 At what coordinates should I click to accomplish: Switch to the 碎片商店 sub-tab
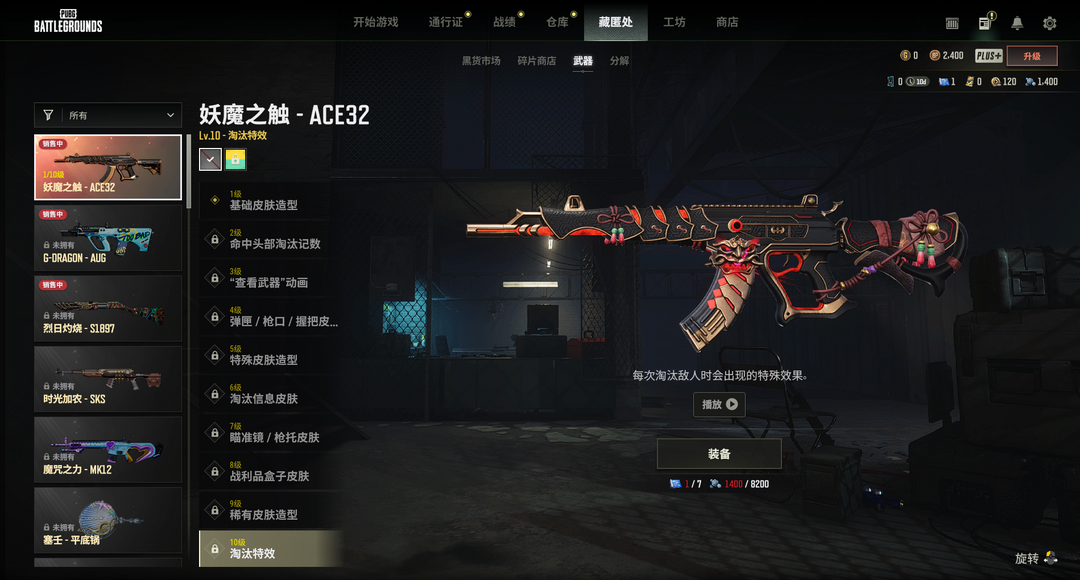536,61
